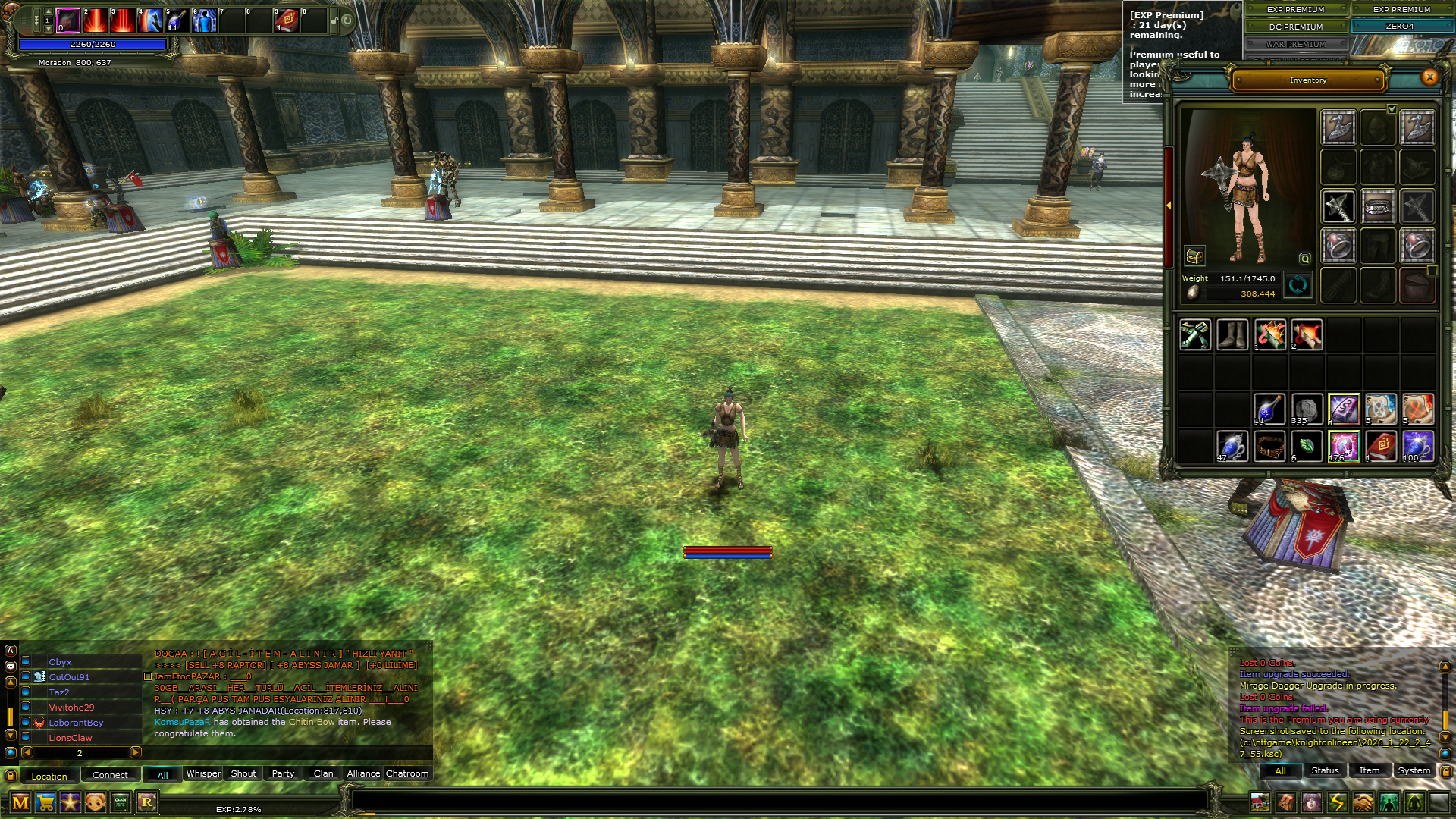Switch the info log to Status
The width and height of the screenshot is (1456, 819).
tap(1325, 770)
